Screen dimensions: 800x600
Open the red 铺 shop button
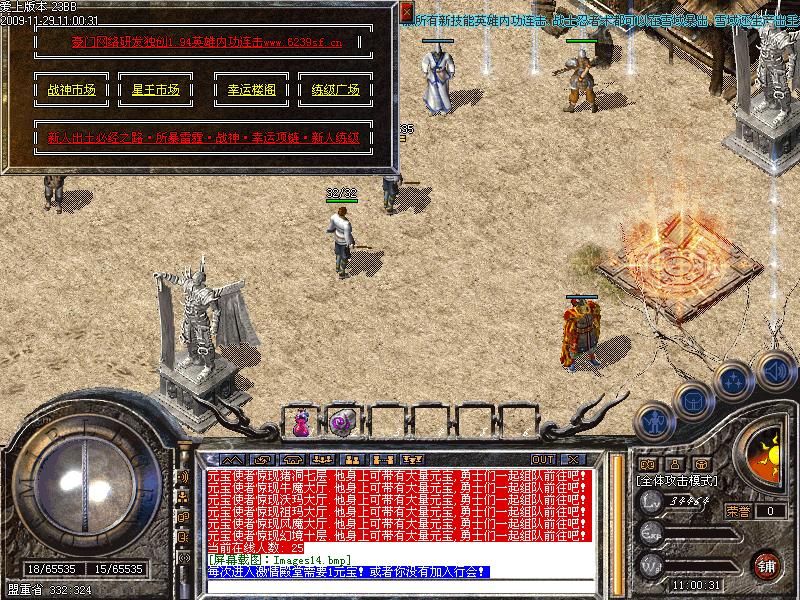tap(767, 563)
